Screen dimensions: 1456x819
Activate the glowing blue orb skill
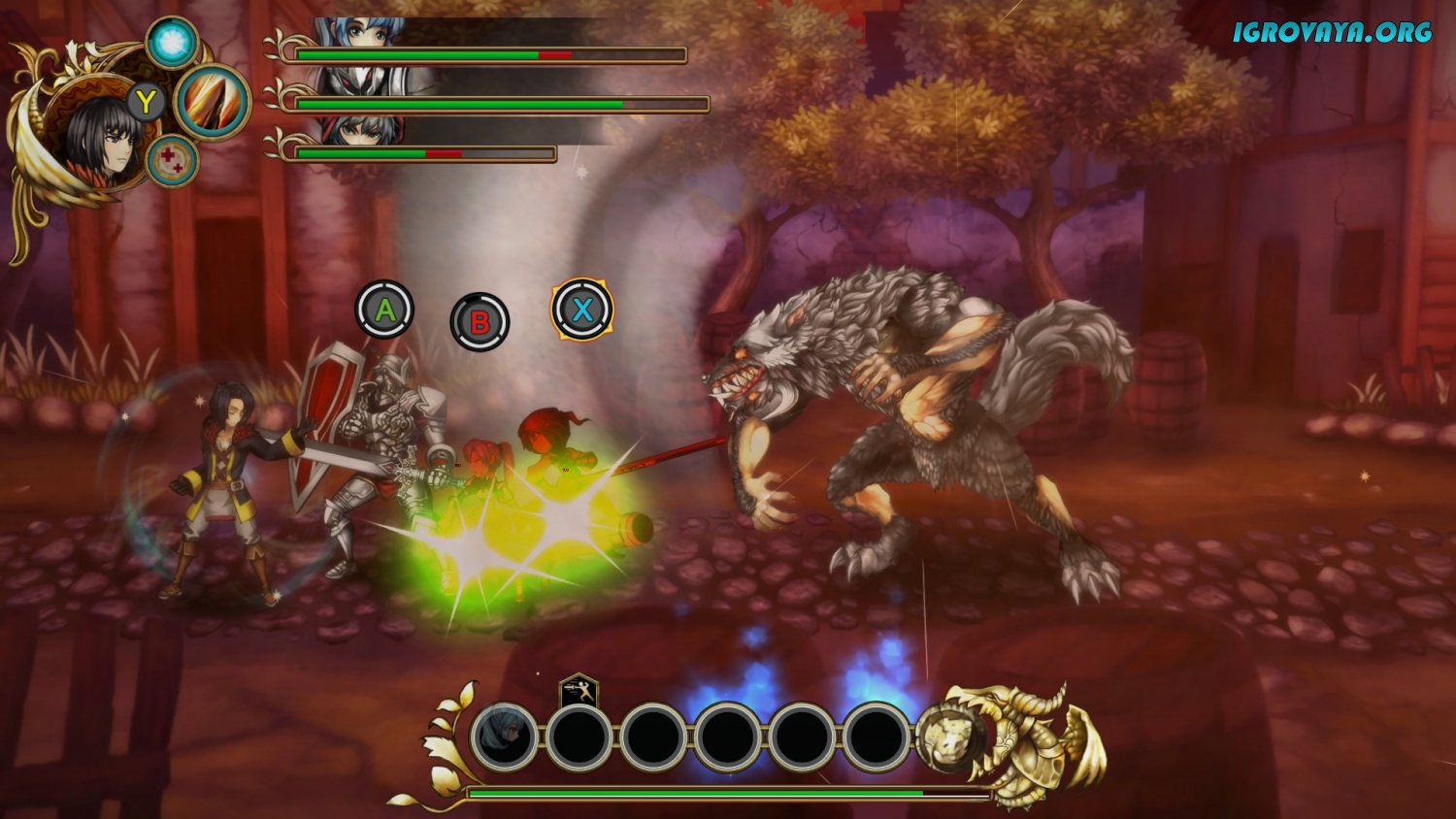(173, 43)
